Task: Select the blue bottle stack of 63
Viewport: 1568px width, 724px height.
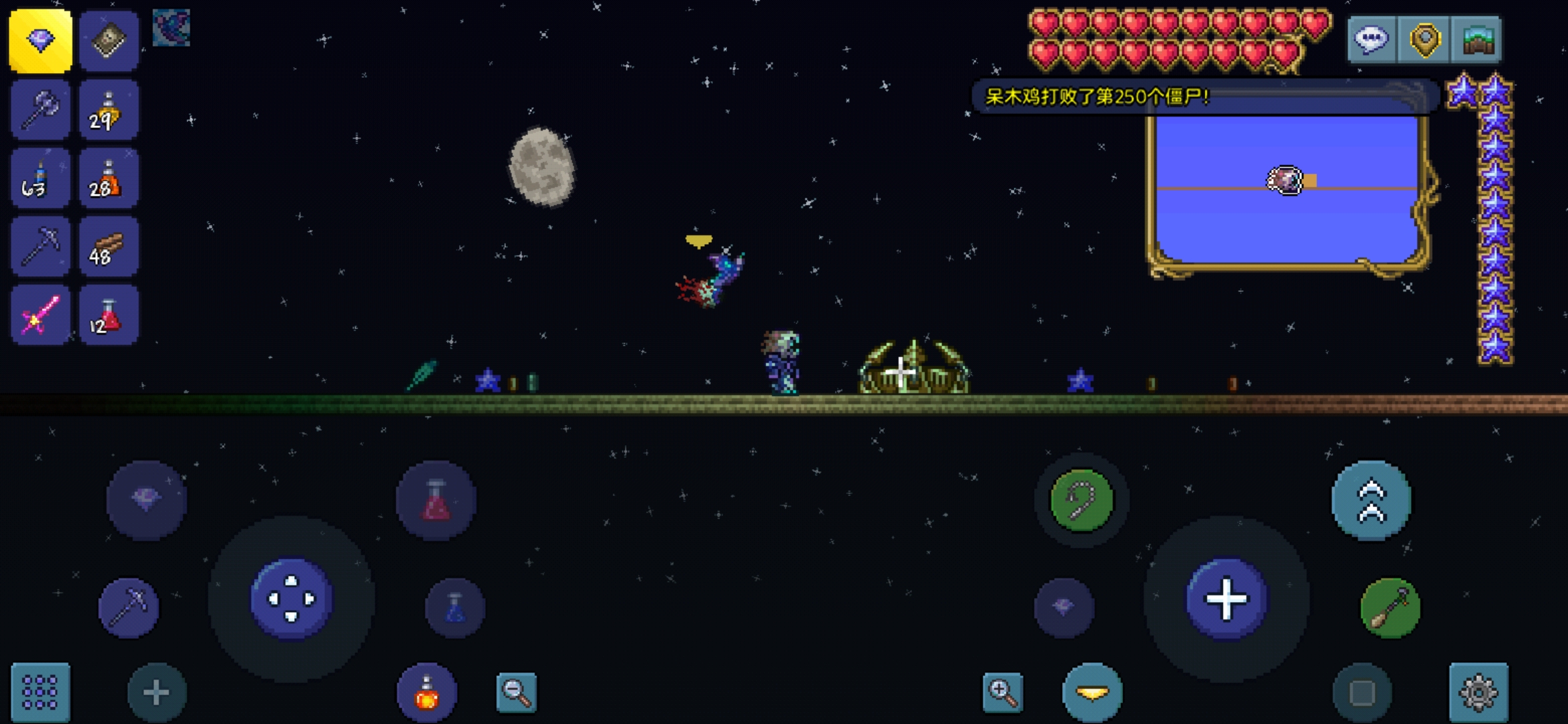Action: (40, 178)
